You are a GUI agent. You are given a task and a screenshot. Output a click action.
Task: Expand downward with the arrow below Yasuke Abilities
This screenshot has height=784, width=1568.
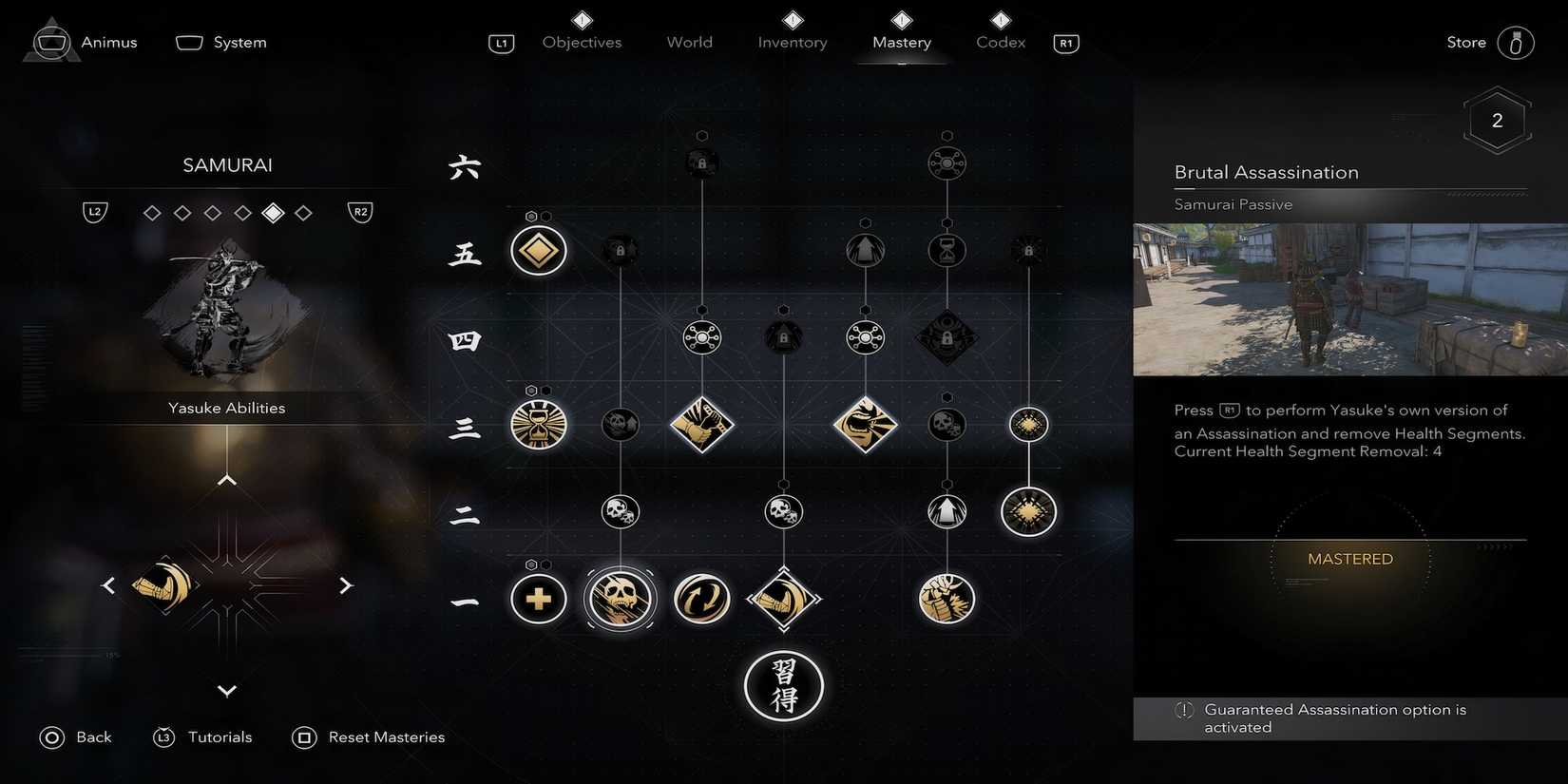226,691
